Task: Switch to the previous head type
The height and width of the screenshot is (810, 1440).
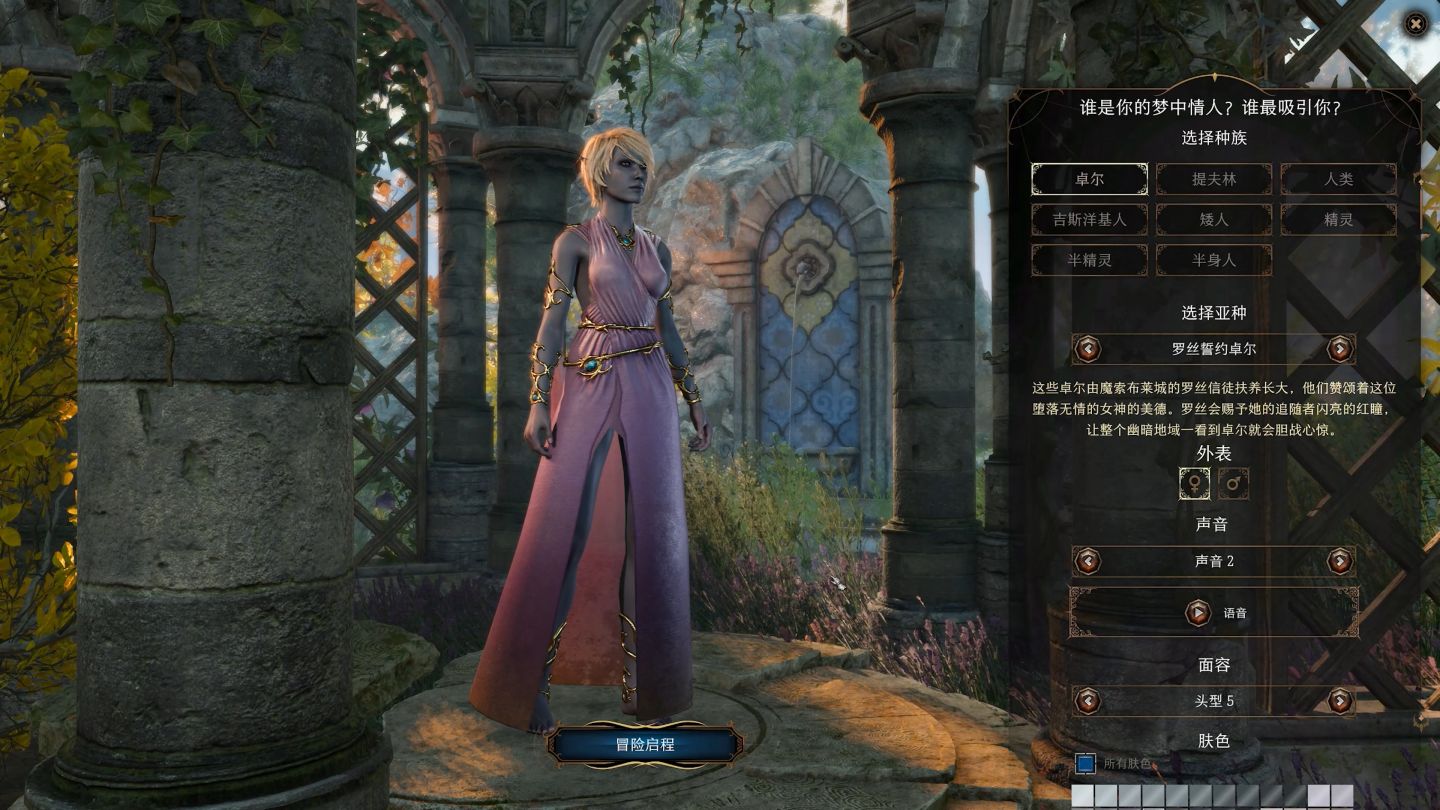Action: point(1087,701)
